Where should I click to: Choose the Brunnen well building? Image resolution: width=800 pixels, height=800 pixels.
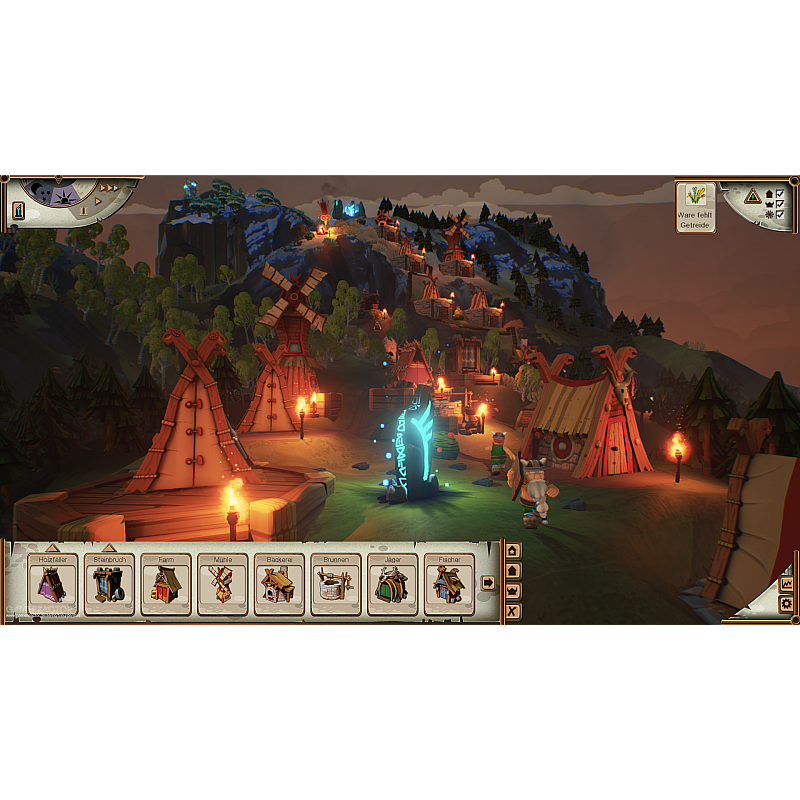336,582
